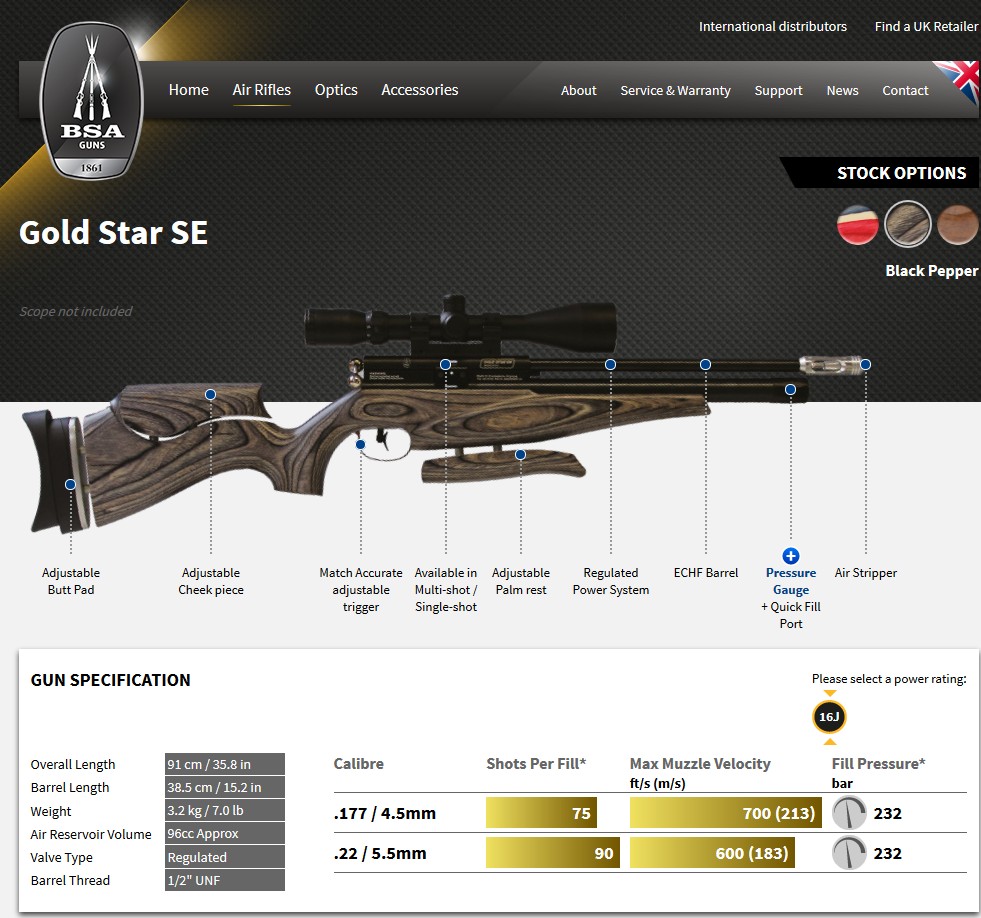Go to the Optics section
The width and height of the screenshot is (981, 918).
pos(336,90)
